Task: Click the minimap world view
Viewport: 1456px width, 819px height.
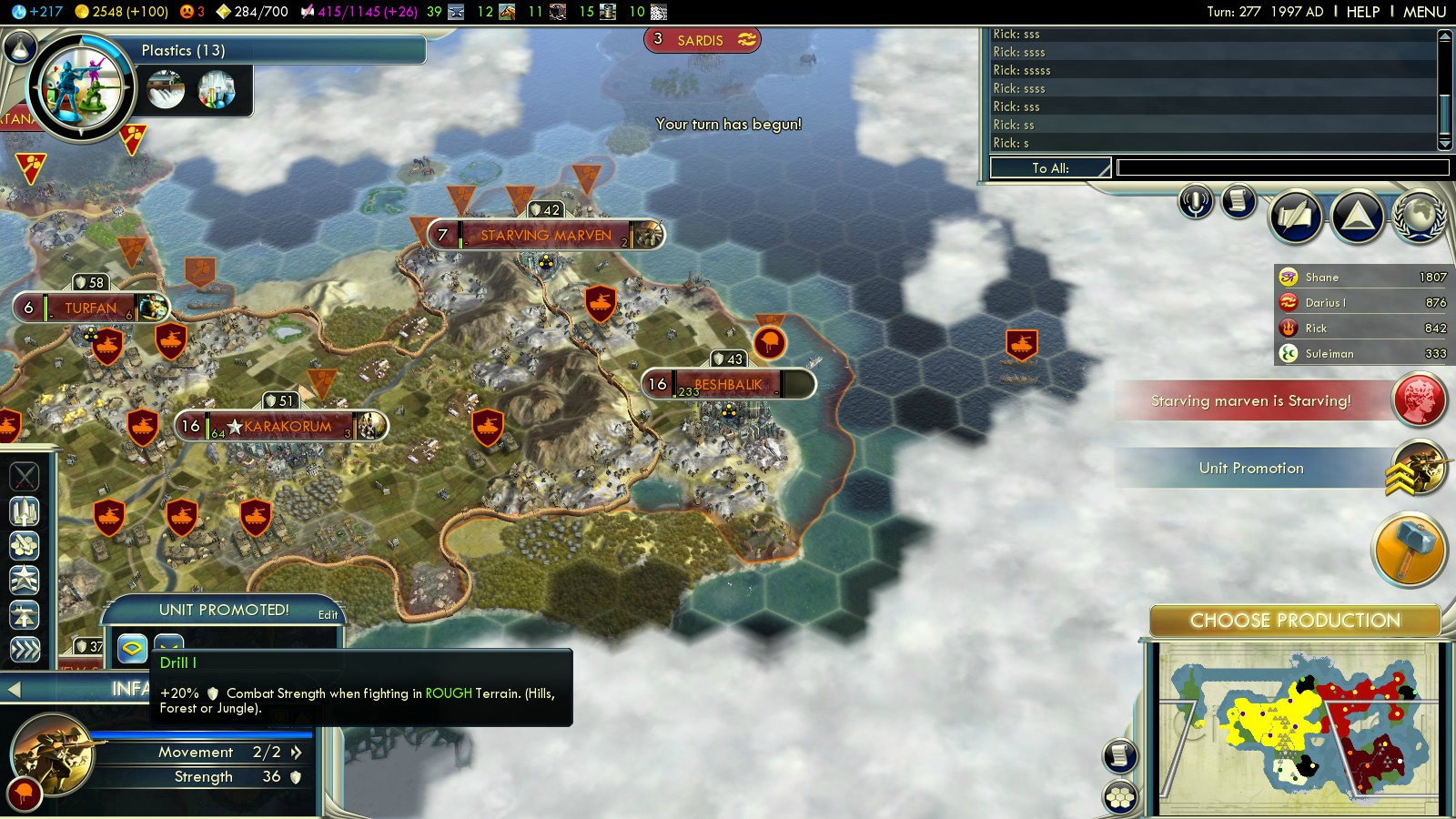Action: 1297,728
